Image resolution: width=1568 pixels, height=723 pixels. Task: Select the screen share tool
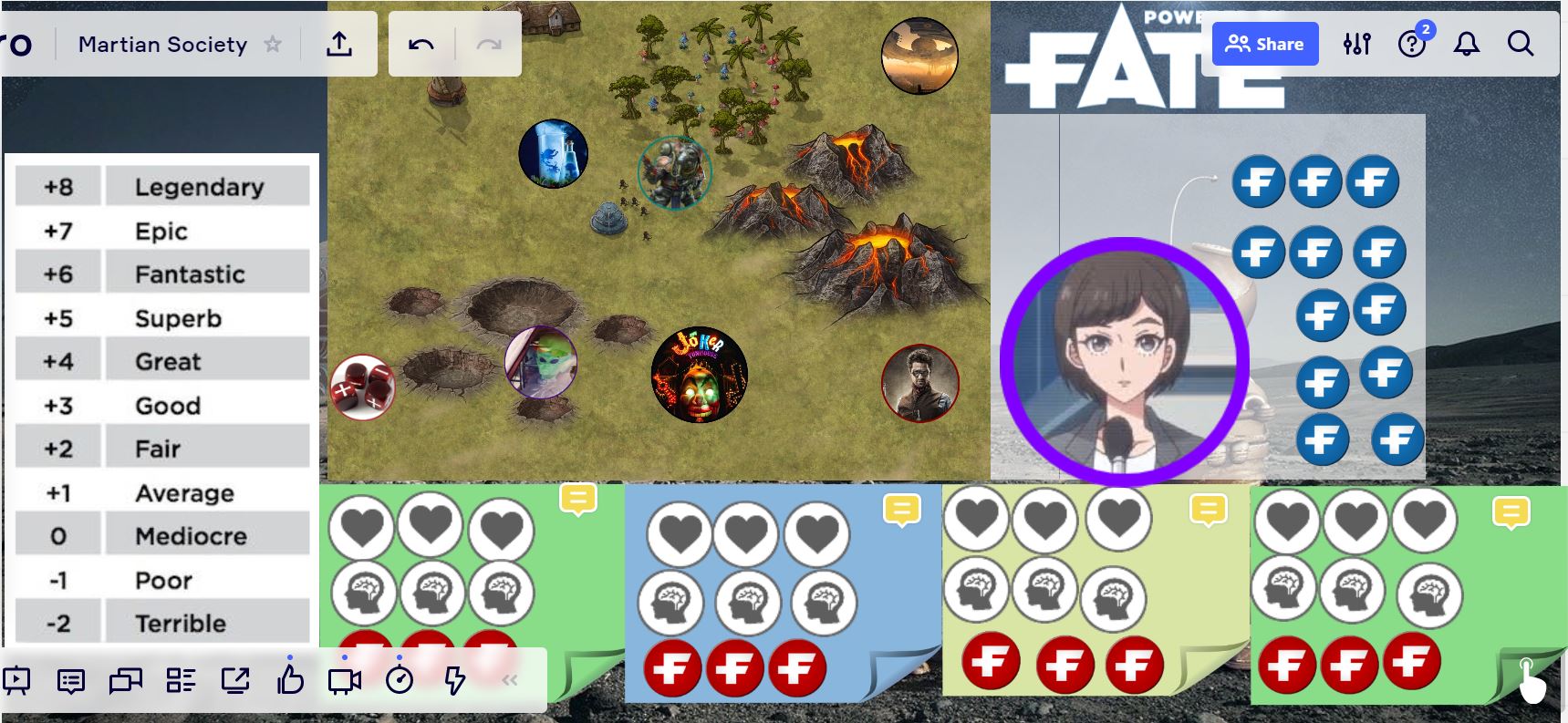[237, 679]
